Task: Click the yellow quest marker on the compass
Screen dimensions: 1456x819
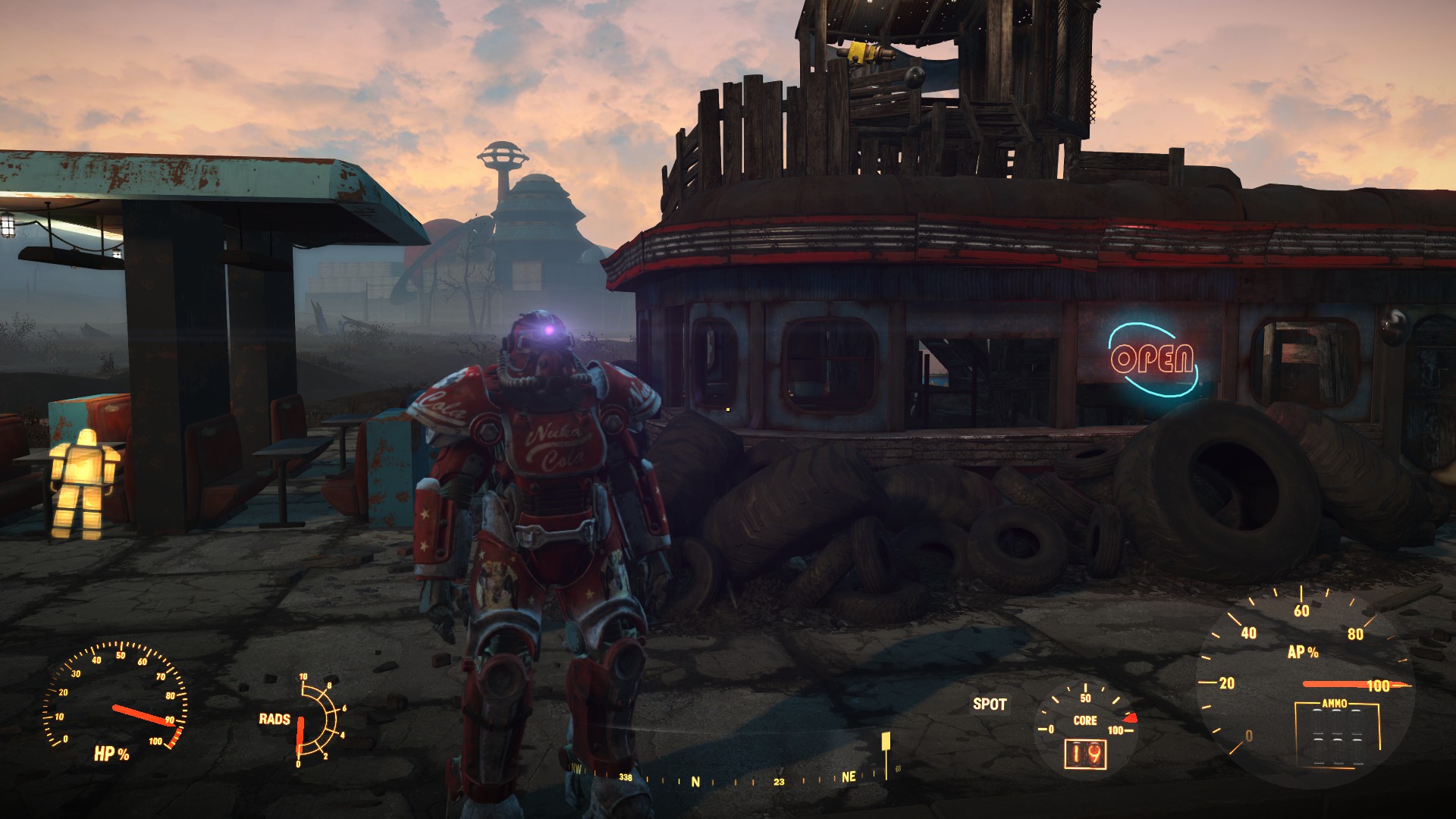Action: pyautogui.click(x=885, y=742)
